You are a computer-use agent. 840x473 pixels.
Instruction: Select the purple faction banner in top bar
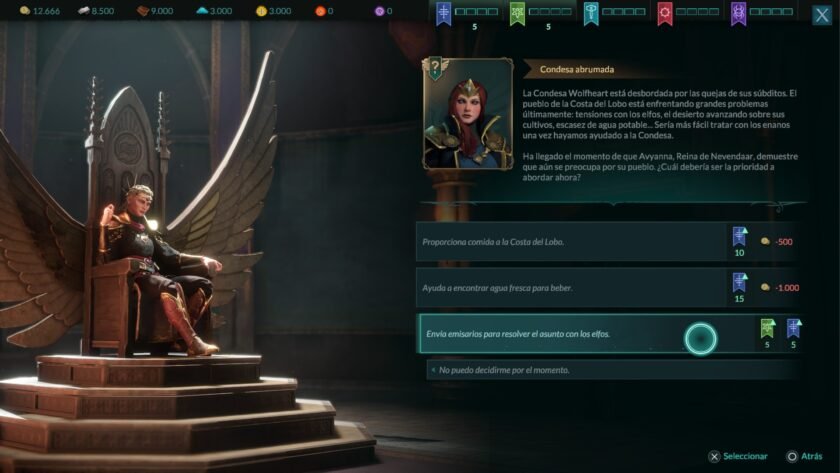738,12
